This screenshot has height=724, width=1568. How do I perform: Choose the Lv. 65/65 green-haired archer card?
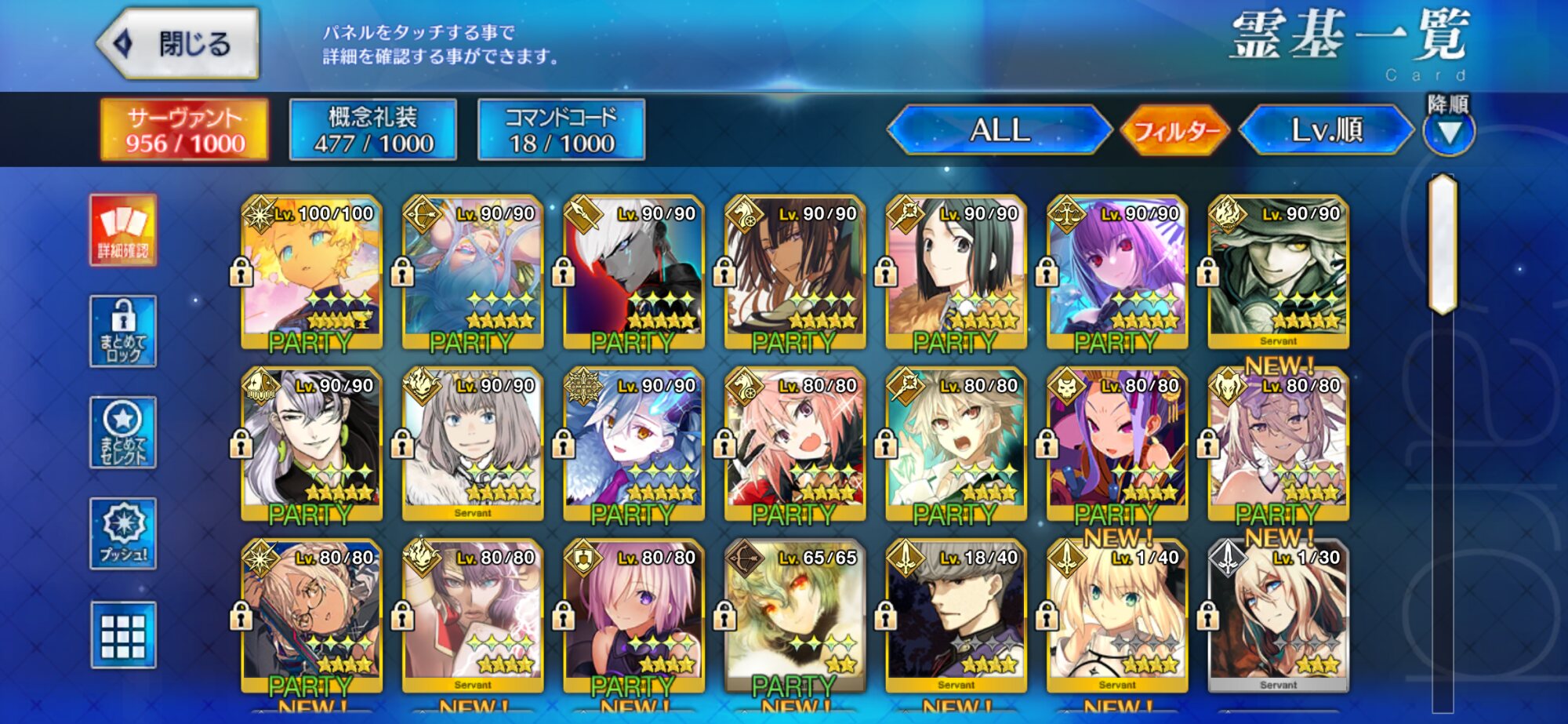coord(795,615)
